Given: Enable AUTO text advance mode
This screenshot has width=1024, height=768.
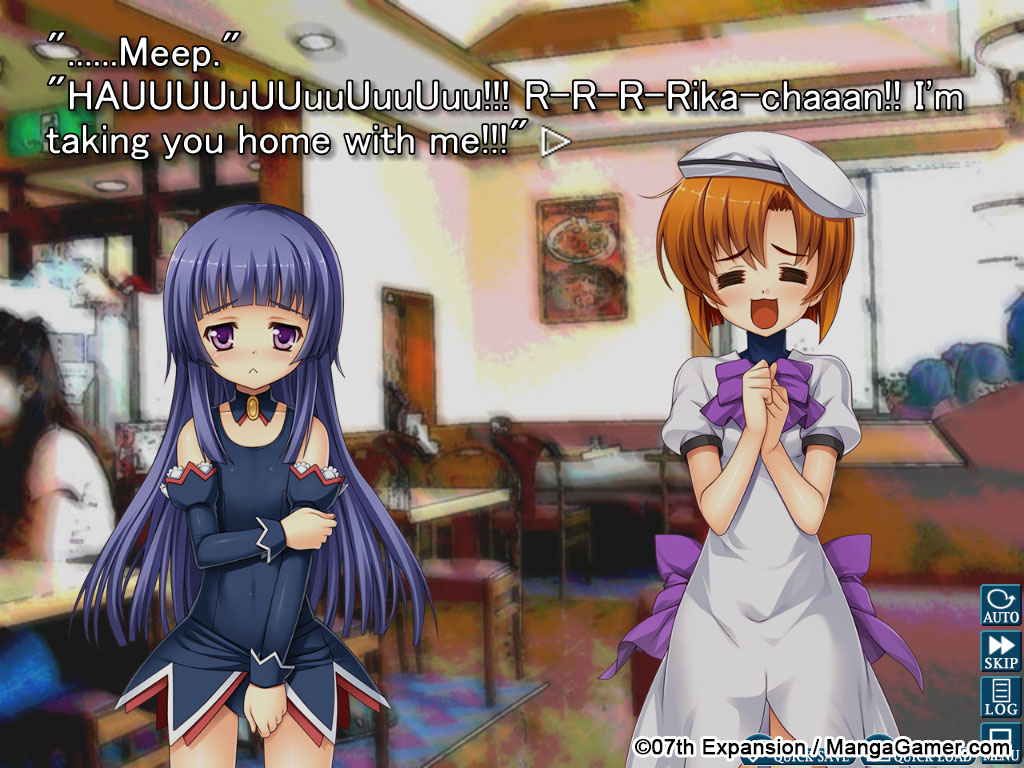Looking at the screenshot, I should click(1000, 605).
